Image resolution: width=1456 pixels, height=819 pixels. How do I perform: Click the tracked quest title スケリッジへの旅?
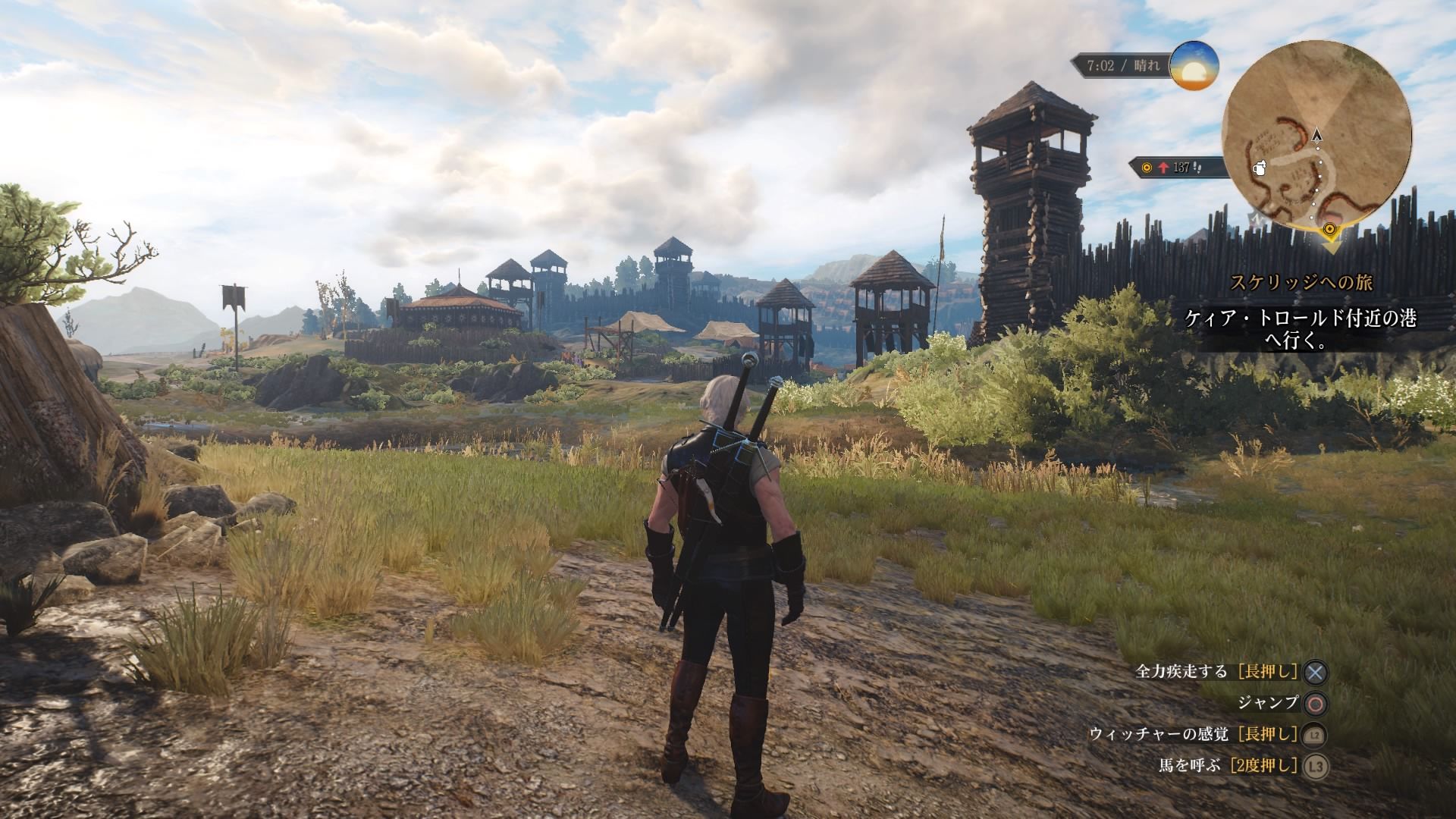[1301, 283]
